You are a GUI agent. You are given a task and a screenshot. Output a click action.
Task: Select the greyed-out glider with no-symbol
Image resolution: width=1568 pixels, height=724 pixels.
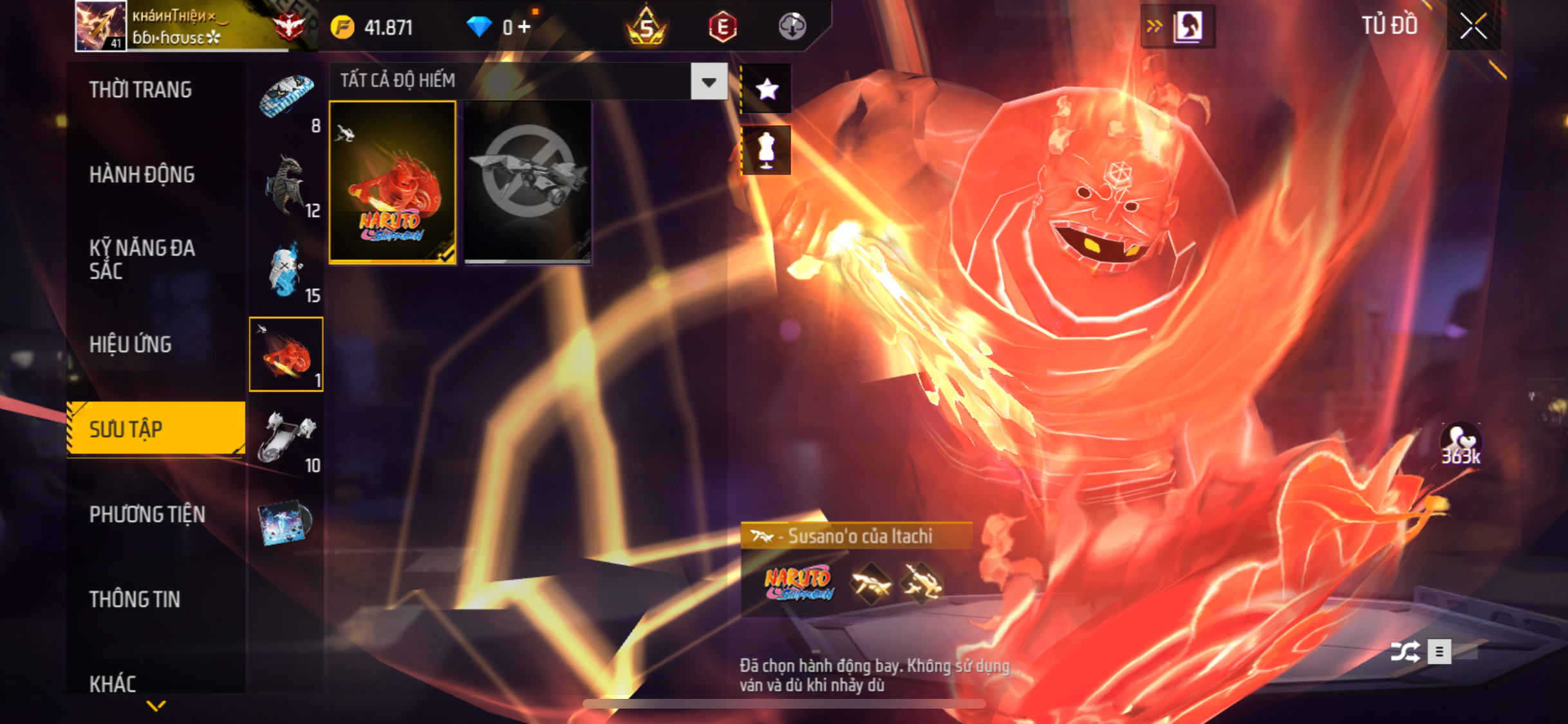(x=527, y=181)
